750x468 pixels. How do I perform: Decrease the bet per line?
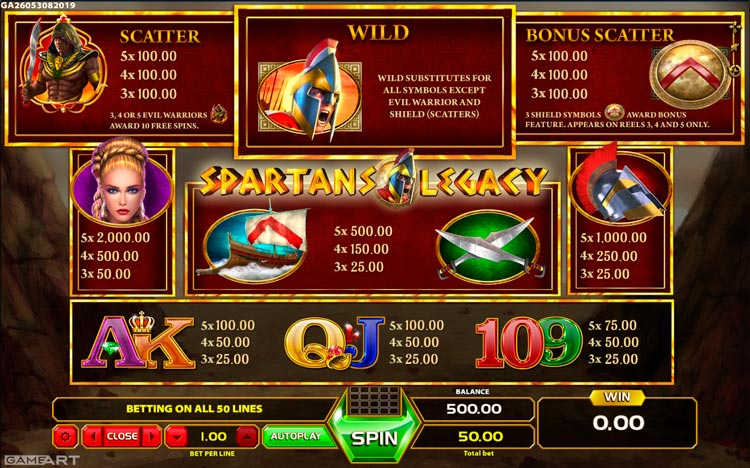coord(176,436)
